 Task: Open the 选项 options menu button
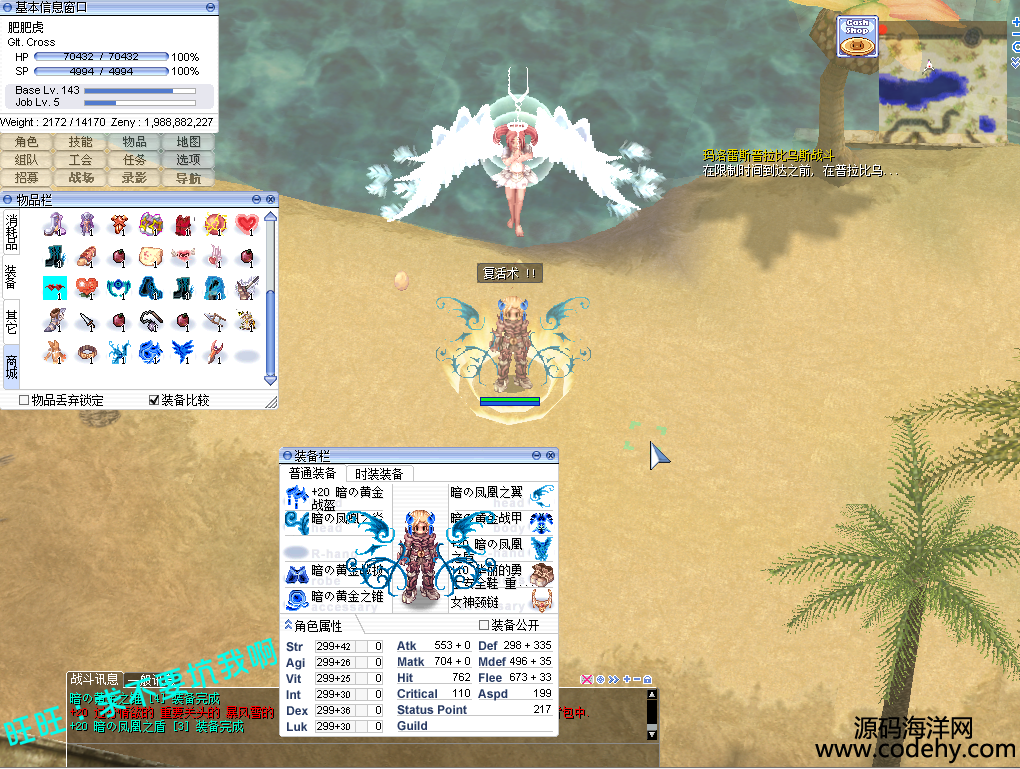(x=188, y=160)
